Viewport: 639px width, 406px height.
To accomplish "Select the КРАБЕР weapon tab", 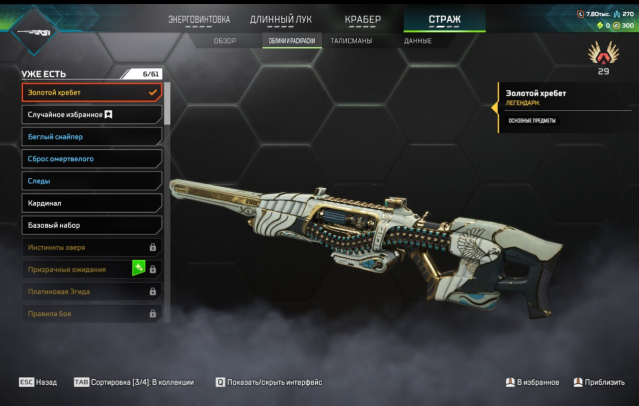I will click(362, 19).
